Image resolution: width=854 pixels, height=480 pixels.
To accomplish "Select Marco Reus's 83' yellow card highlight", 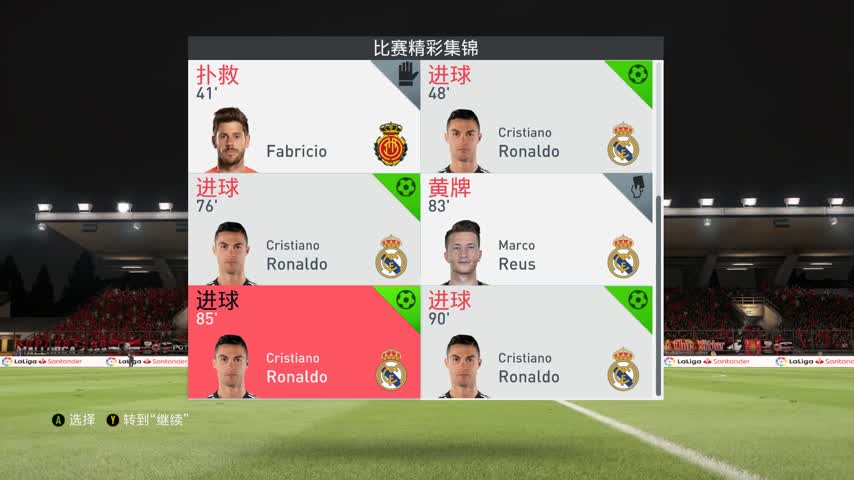I will pyautogui.click(x=536, y=230).
